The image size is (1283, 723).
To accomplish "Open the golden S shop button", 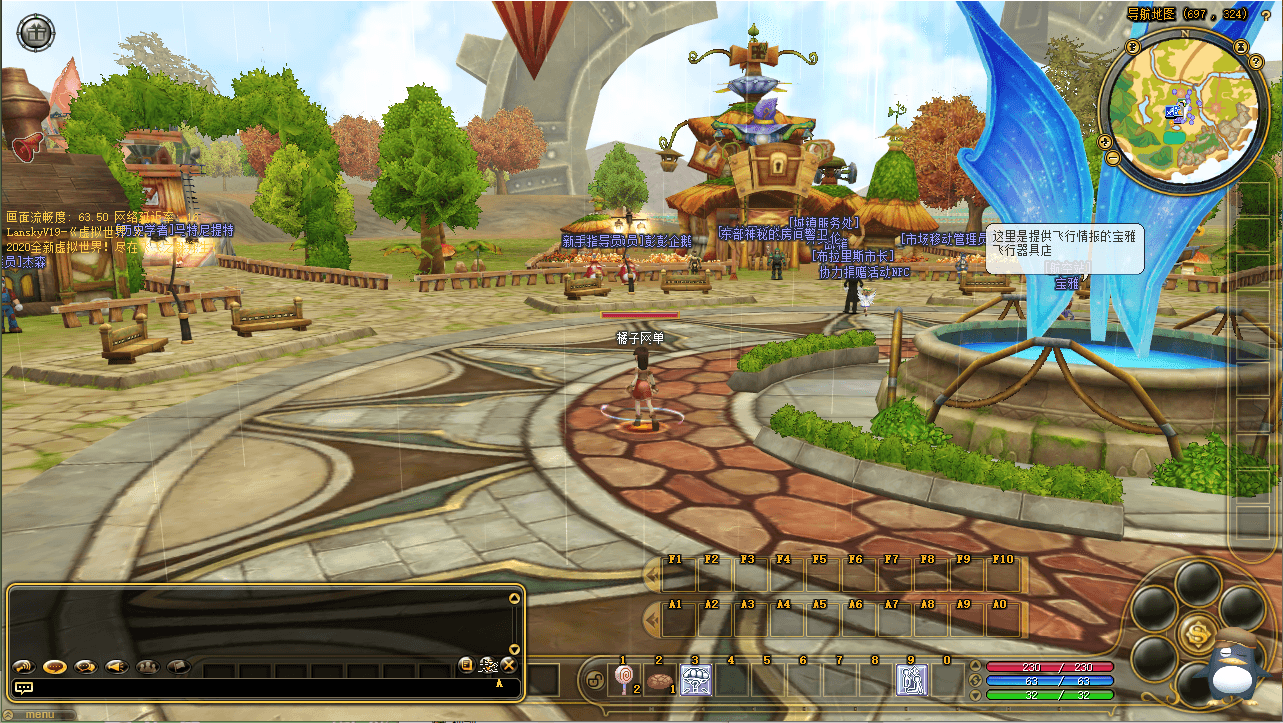I will coord(1197,630).
